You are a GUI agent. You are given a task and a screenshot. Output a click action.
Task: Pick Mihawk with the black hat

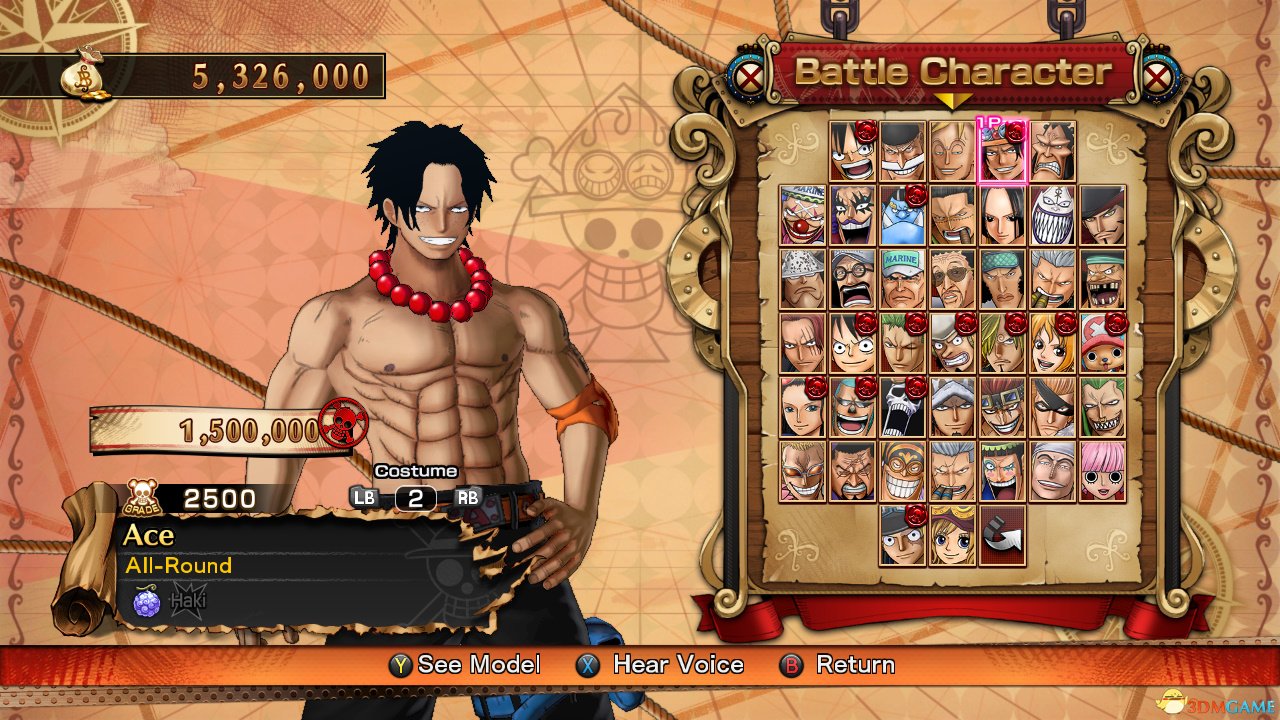(1103, 214)
